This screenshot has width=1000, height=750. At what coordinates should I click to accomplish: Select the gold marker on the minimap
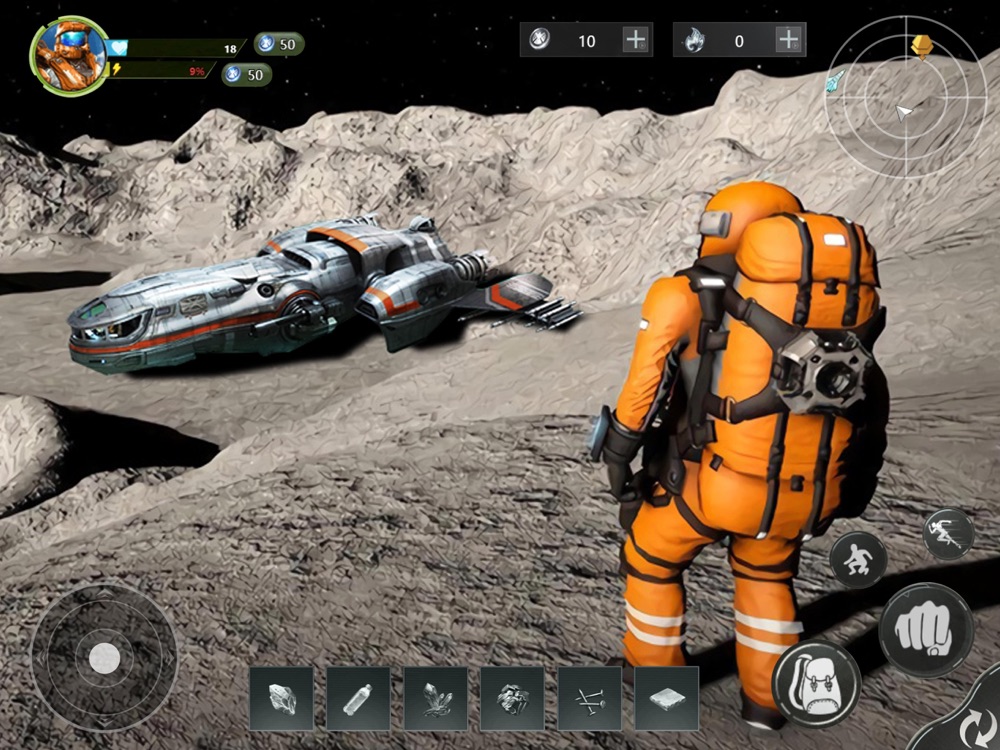click(x=922, y=46)
